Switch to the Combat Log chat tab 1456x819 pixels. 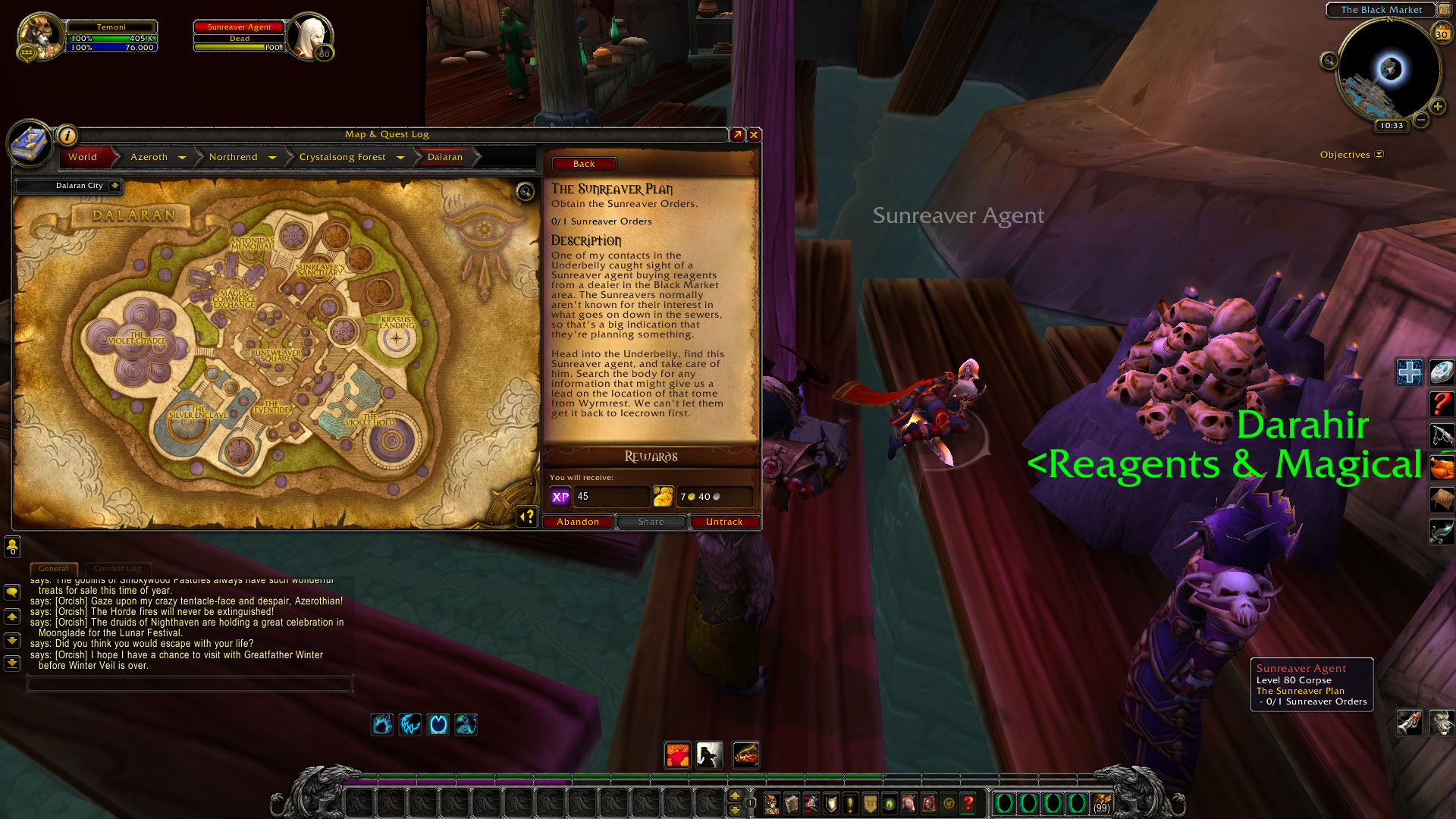(118, 569)
